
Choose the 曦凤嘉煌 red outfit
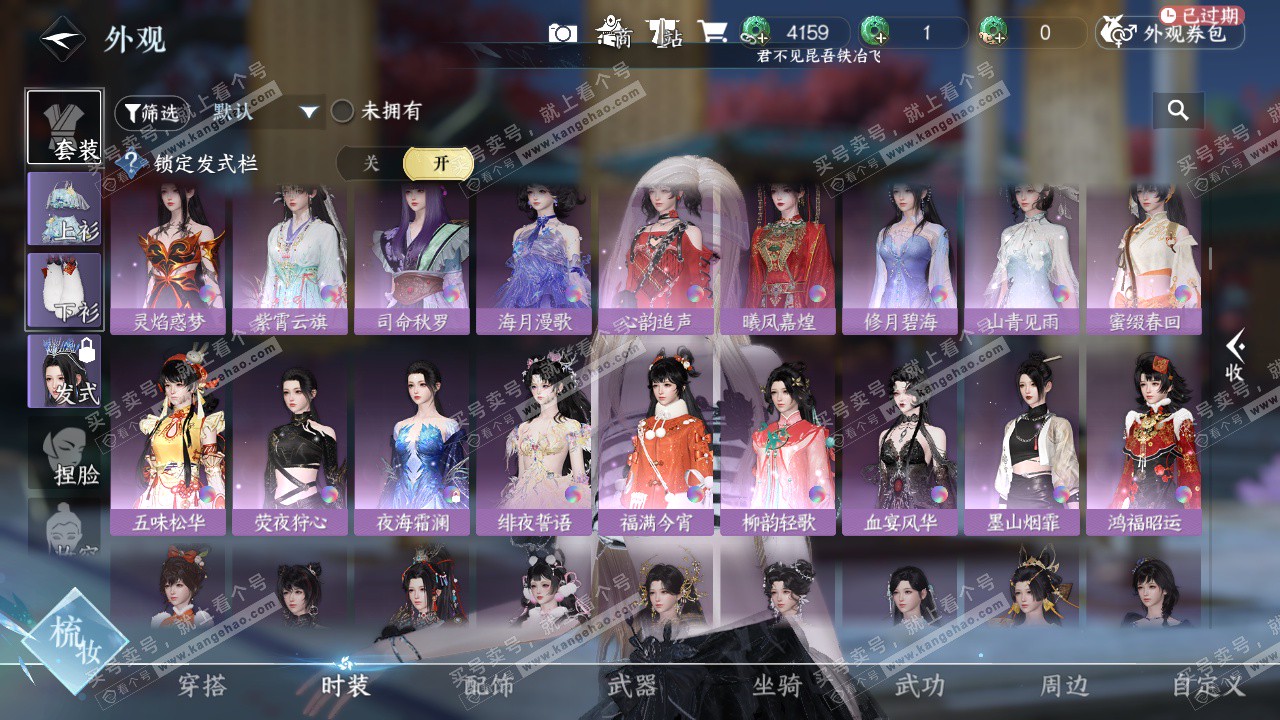pos(777,258)
